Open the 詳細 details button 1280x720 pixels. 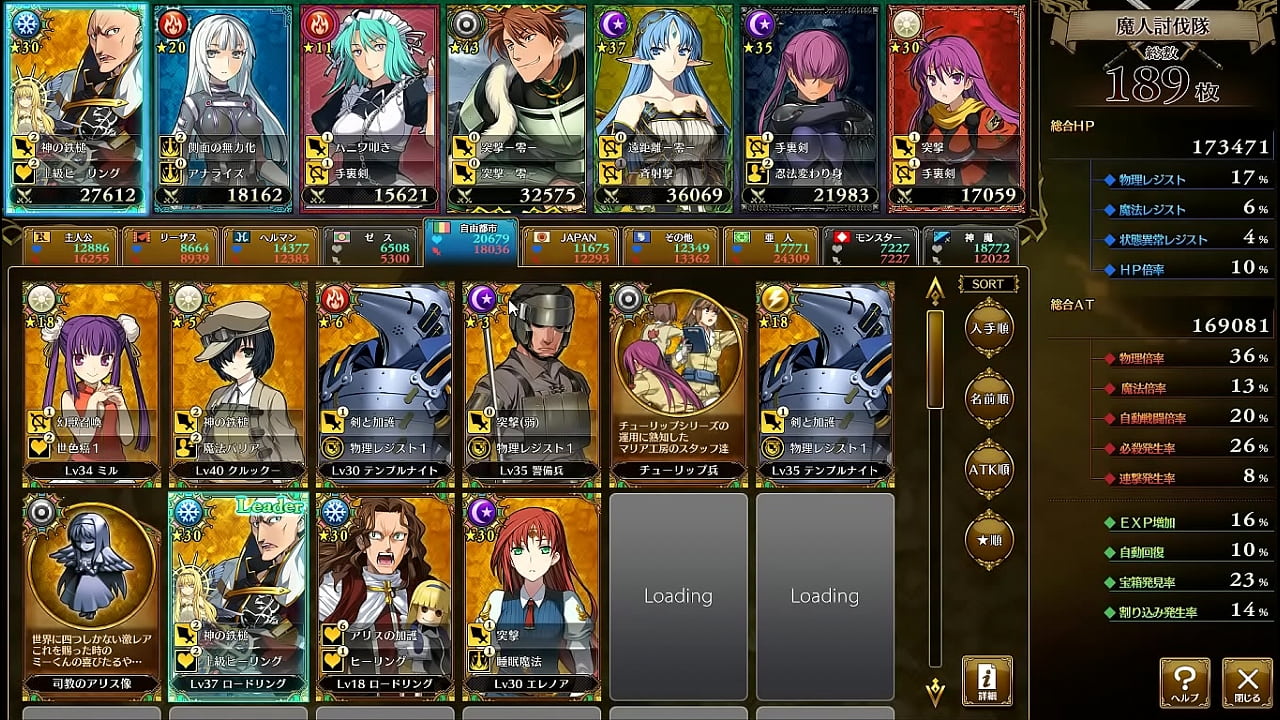tap(987, 681)
